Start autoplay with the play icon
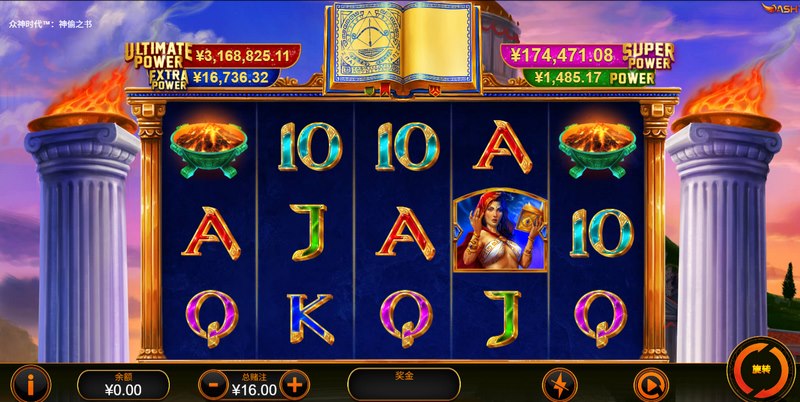This screenshot has height=402, width=800. point(649,384)
